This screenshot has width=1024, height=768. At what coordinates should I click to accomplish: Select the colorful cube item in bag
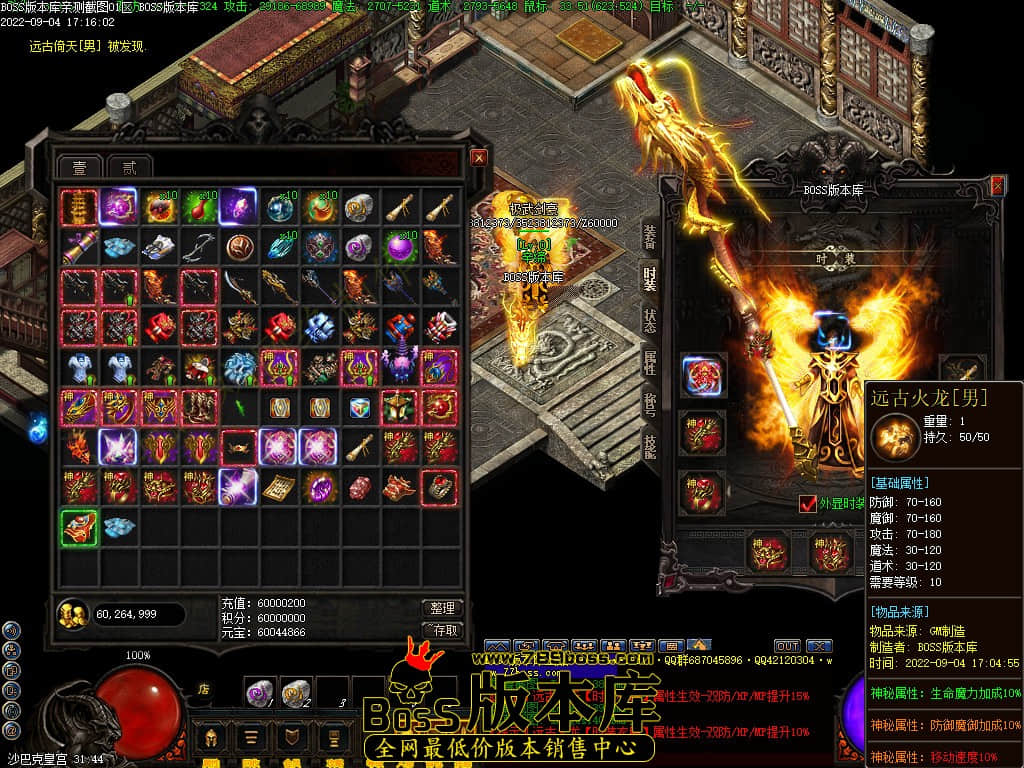[358, 407]
